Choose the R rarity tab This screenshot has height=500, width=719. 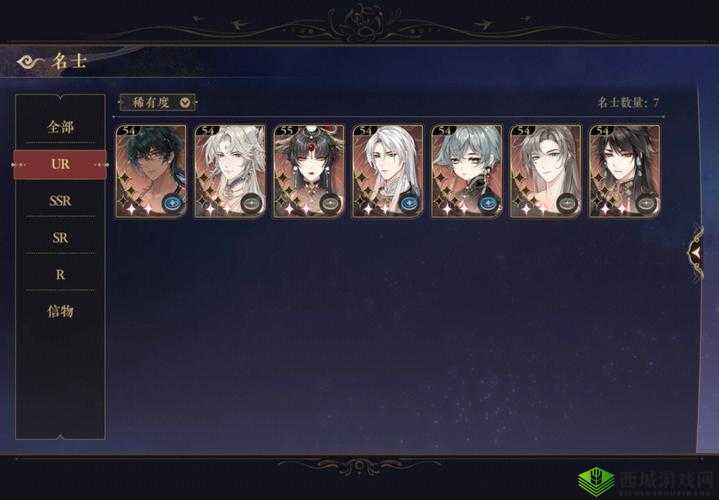(x=60, y=273)
